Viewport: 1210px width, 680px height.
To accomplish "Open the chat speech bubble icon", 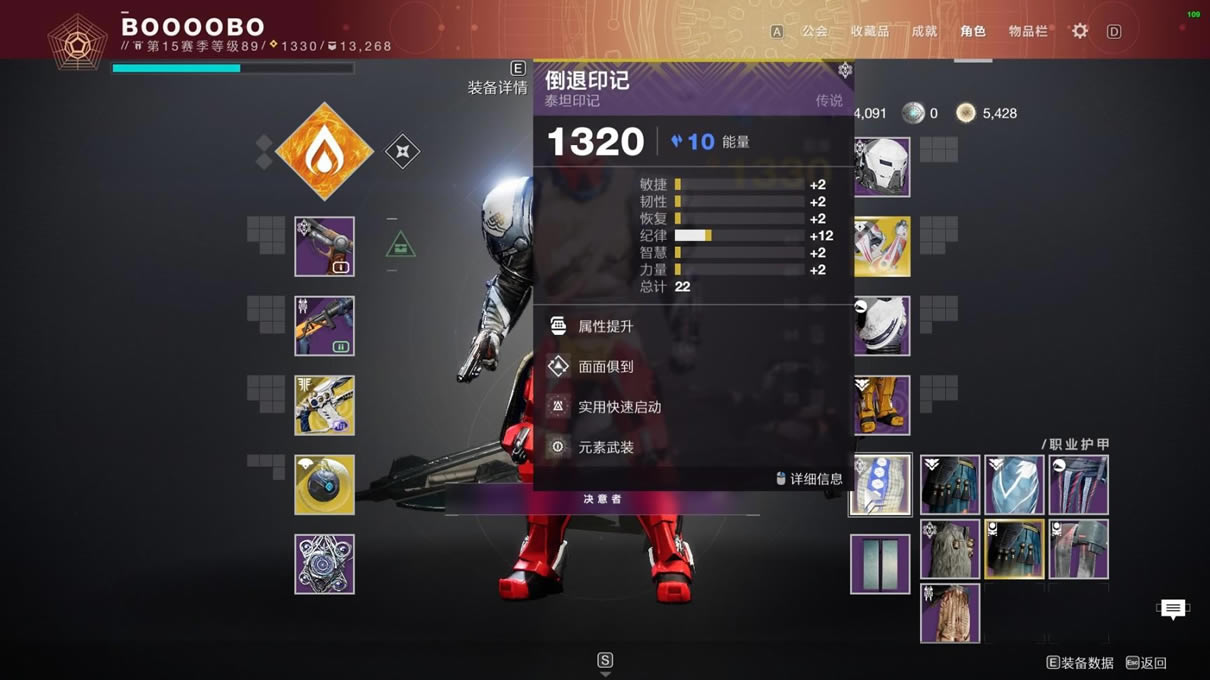I will pyautogui.click(x=1173, y=608).
